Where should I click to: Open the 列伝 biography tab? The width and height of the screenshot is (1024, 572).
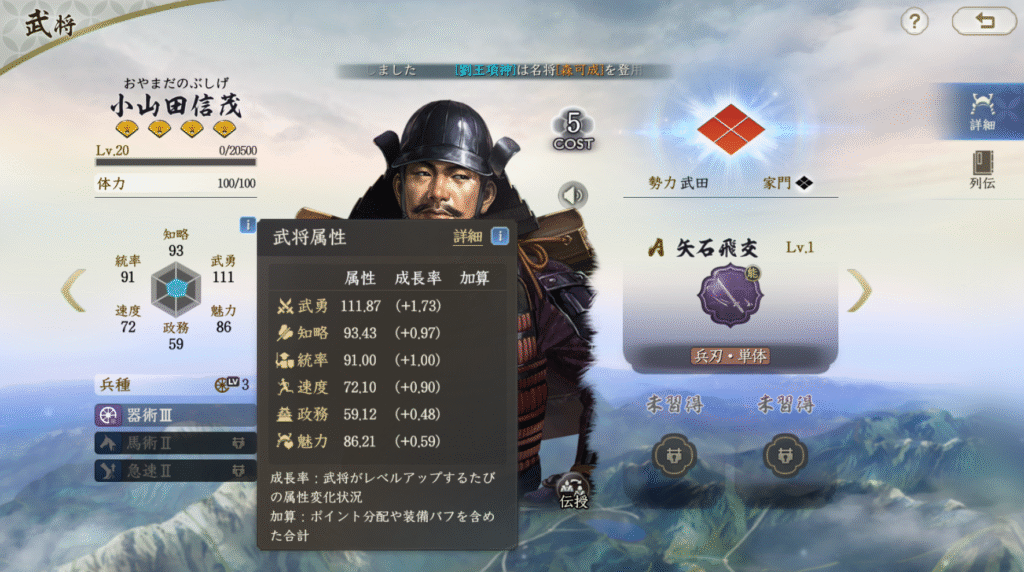pyautogui.click(x=982, y=170)
